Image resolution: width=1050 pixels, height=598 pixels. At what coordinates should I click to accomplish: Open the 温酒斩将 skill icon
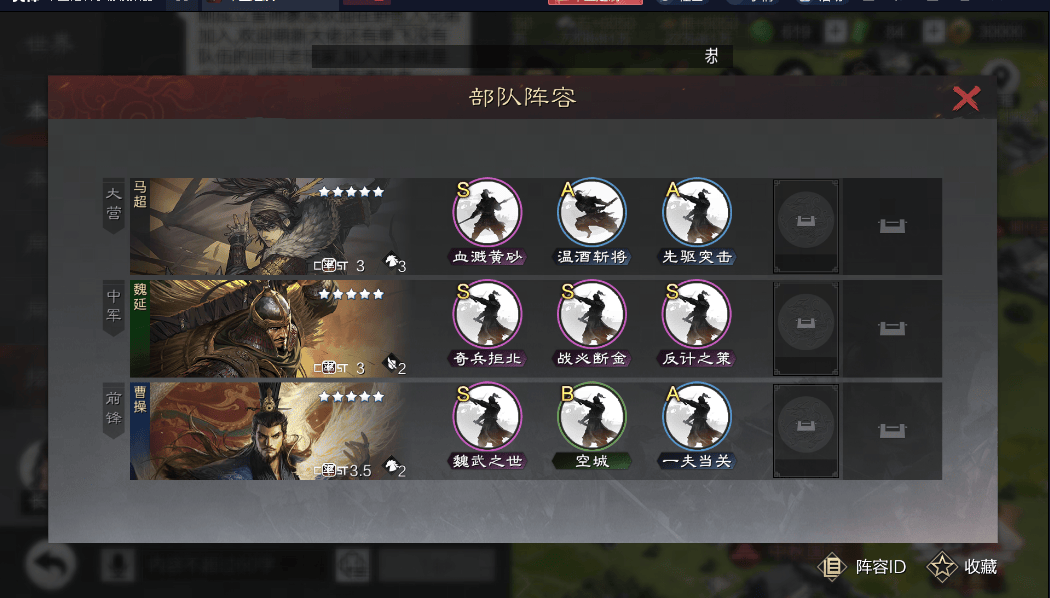click(x=592, y=212)
